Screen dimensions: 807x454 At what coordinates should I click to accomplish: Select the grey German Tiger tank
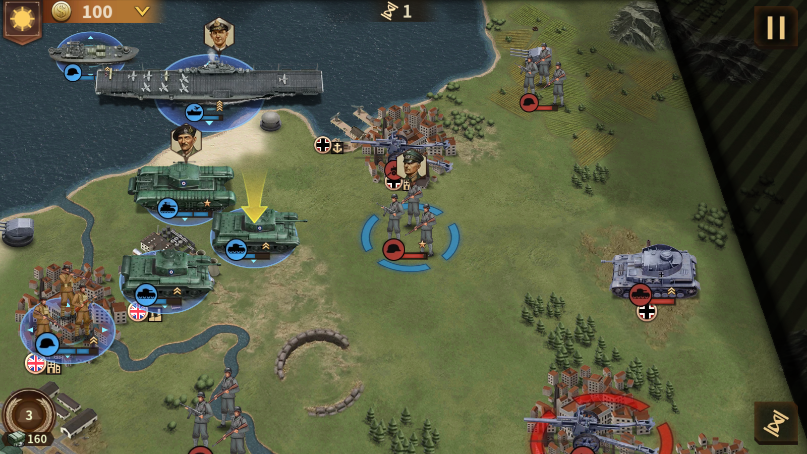(655, 270)
